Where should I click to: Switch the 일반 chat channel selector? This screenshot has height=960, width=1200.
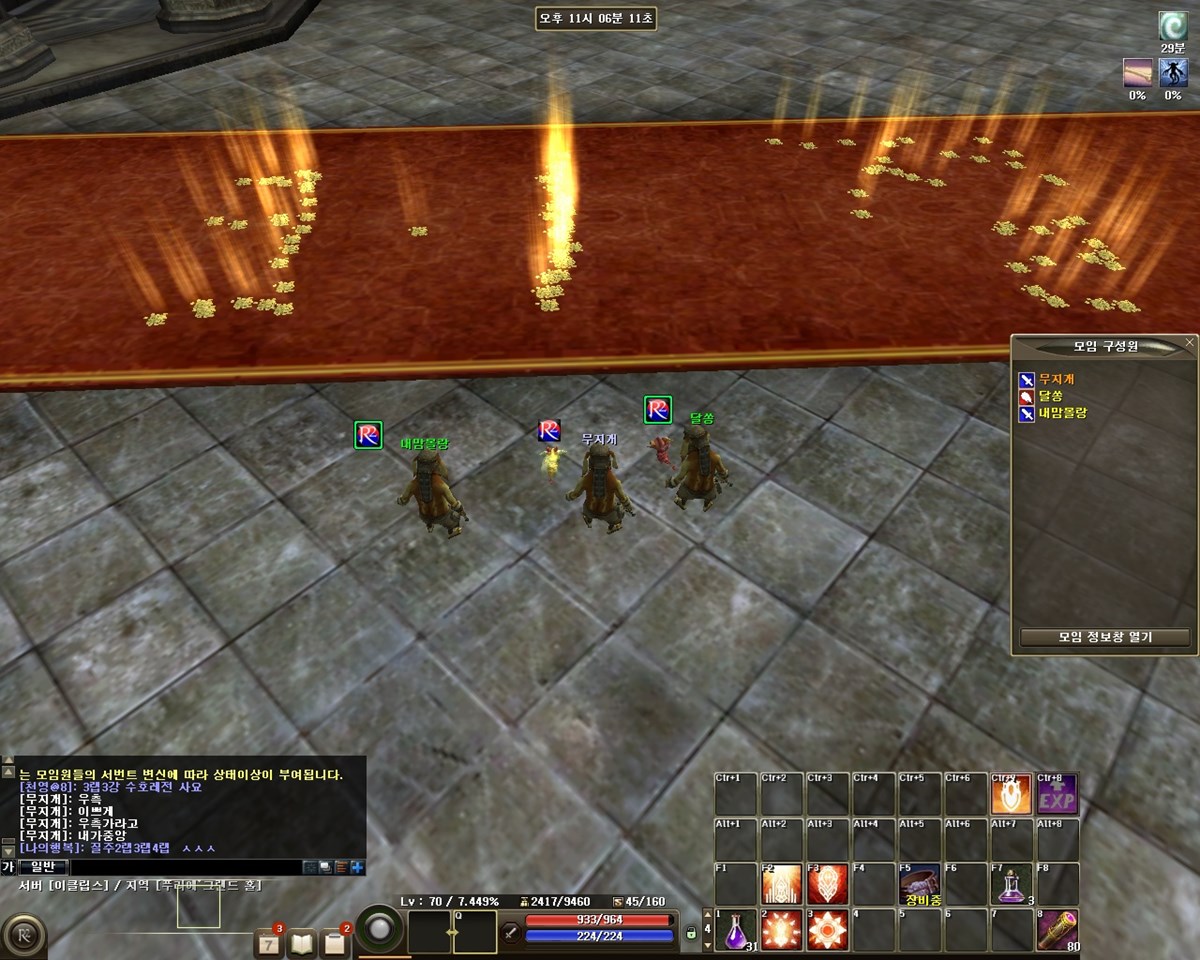click(x=42, y=867)
